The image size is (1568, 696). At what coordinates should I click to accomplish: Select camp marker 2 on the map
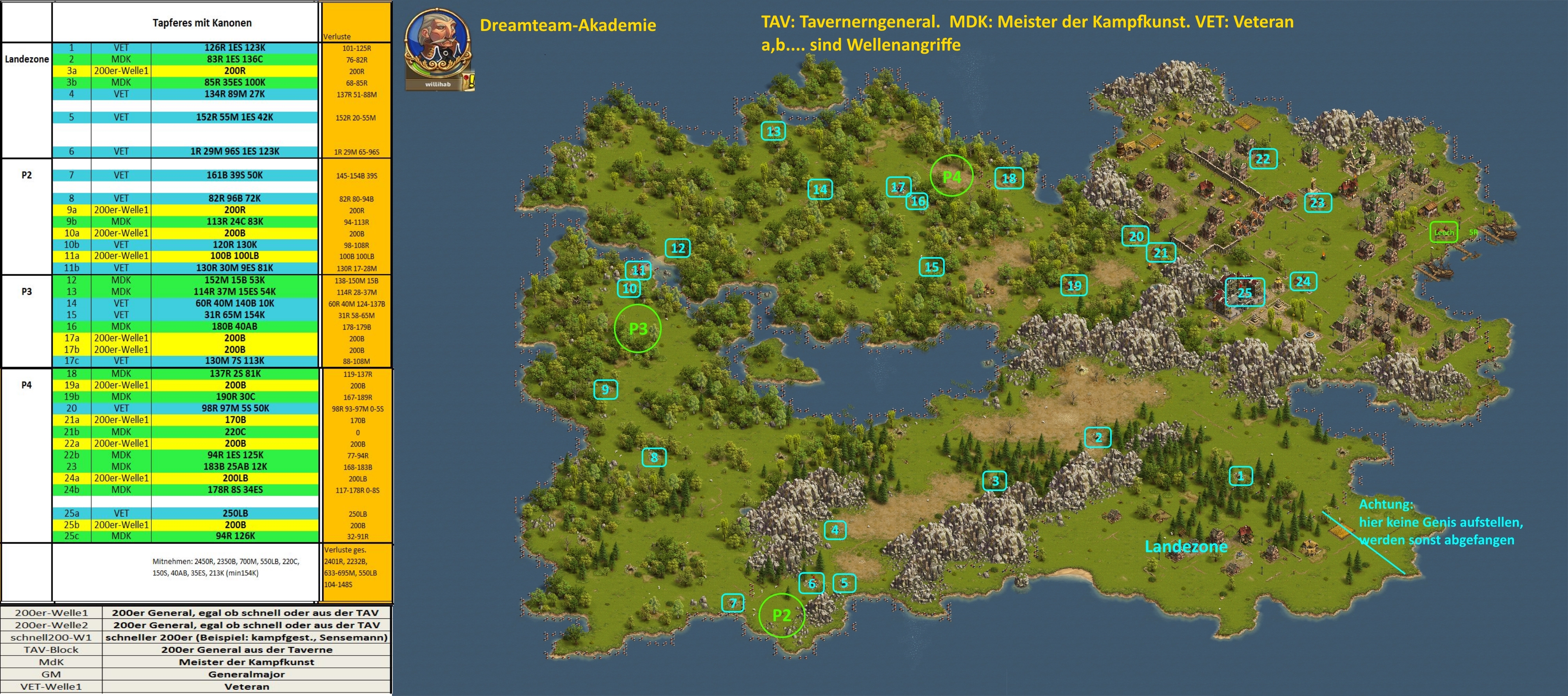click(x=1098, y=437)
